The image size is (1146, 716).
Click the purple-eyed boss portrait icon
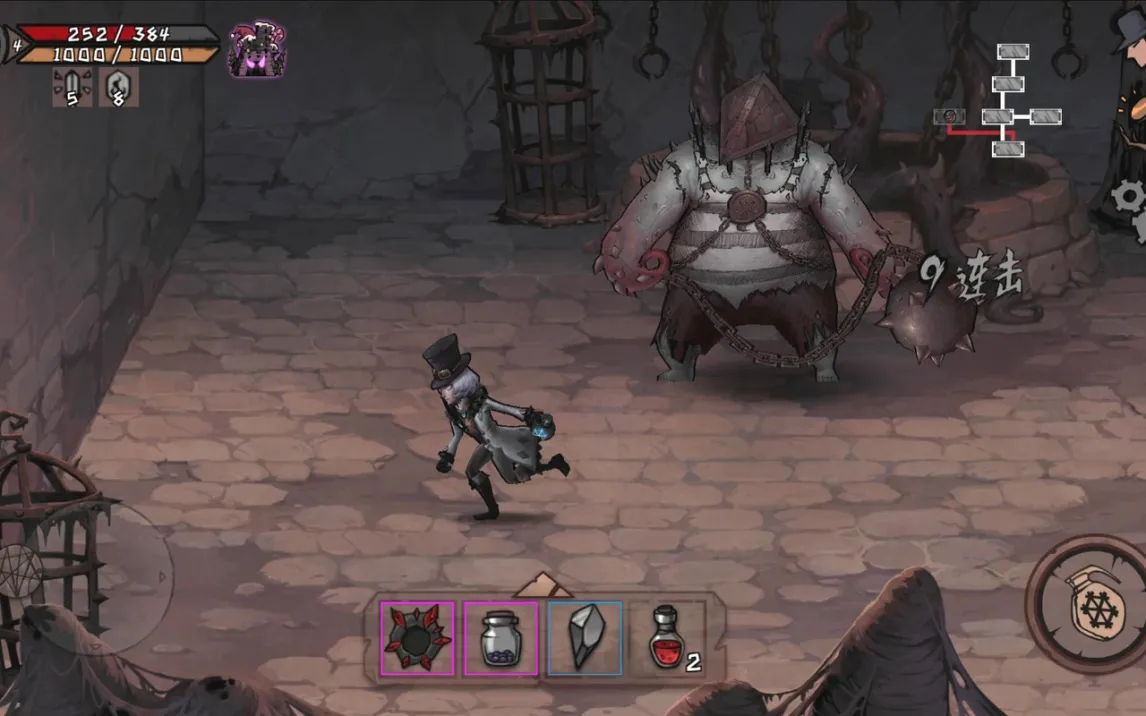click(256, 48)
